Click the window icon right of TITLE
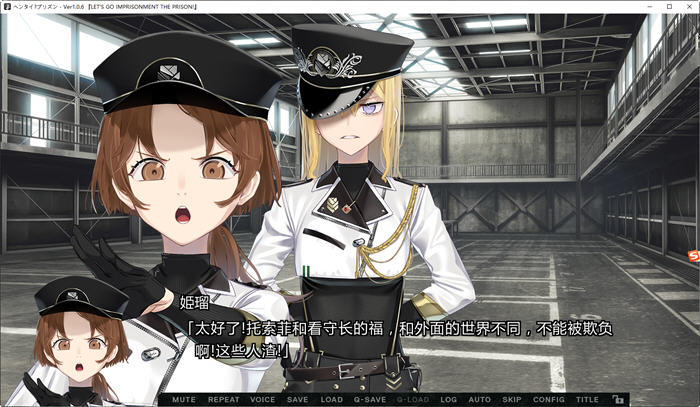Image resolution: width=700 pixels, height=407 pixels. (619, 399)
